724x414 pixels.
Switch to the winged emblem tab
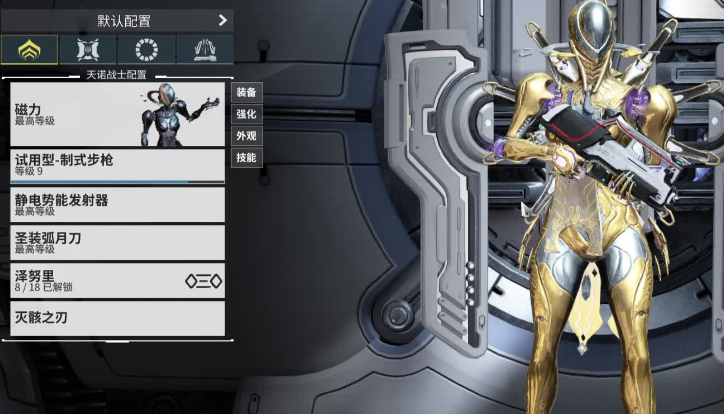pos(205,49)
